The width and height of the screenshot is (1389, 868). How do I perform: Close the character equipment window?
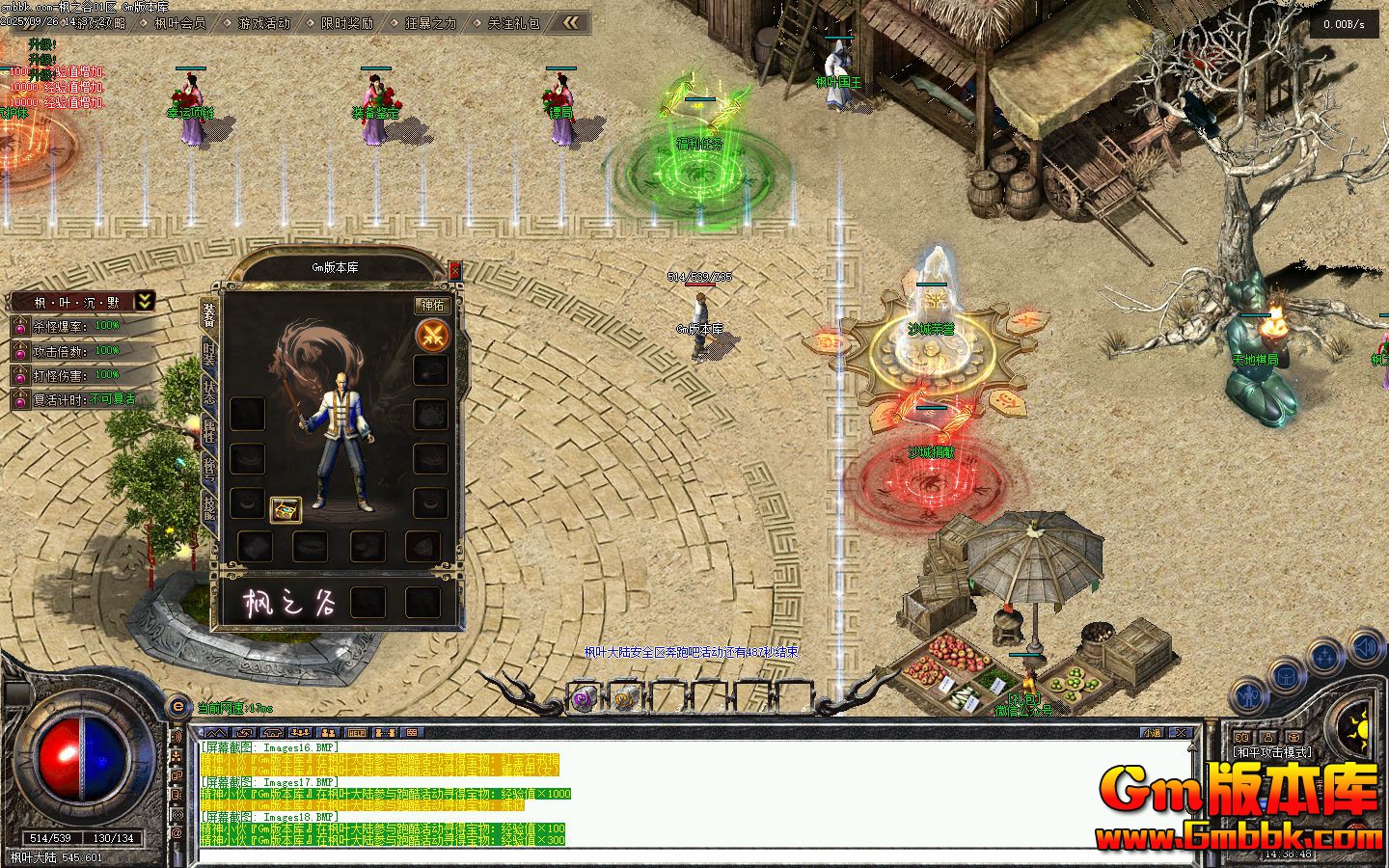(455, 271)
